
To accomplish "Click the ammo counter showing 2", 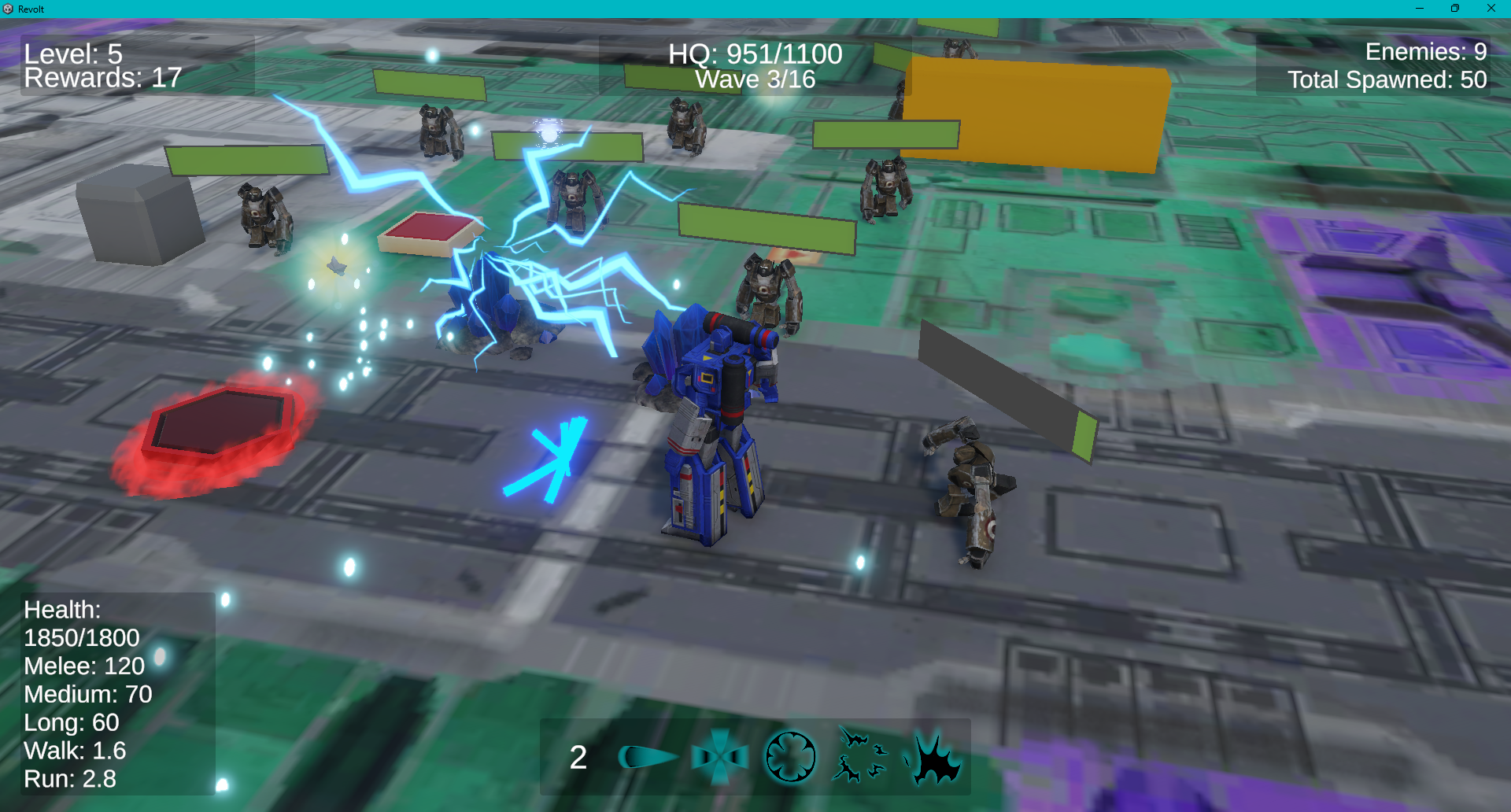I will coord(578,757).
